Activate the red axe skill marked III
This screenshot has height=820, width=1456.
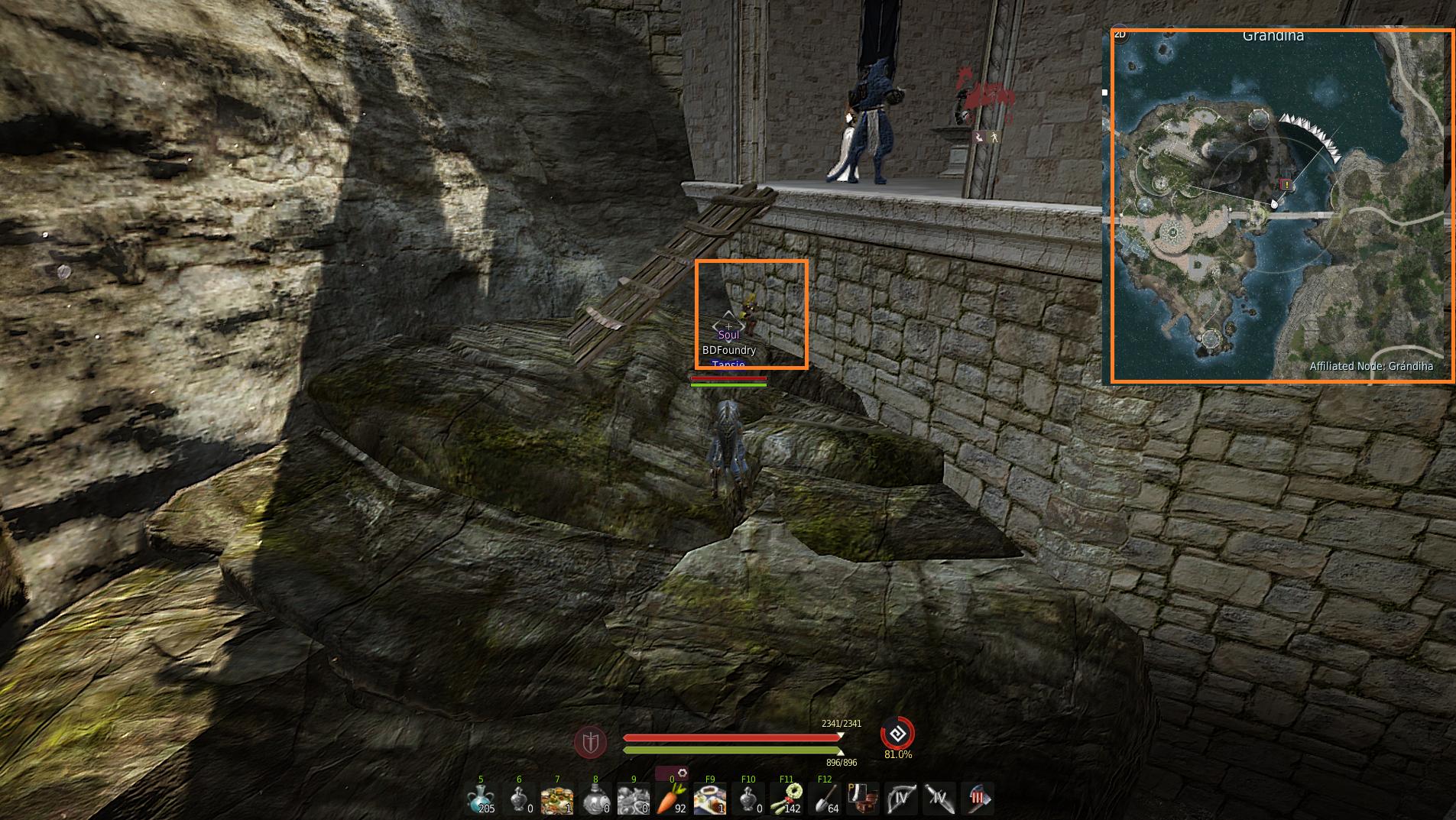978,799
